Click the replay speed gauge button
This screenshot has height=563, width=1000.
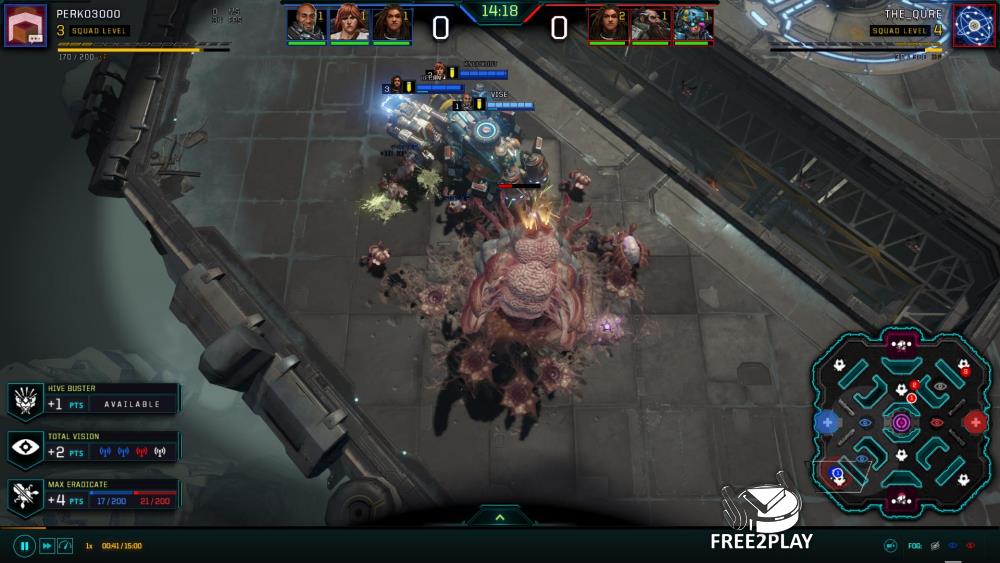coord(65,546)
